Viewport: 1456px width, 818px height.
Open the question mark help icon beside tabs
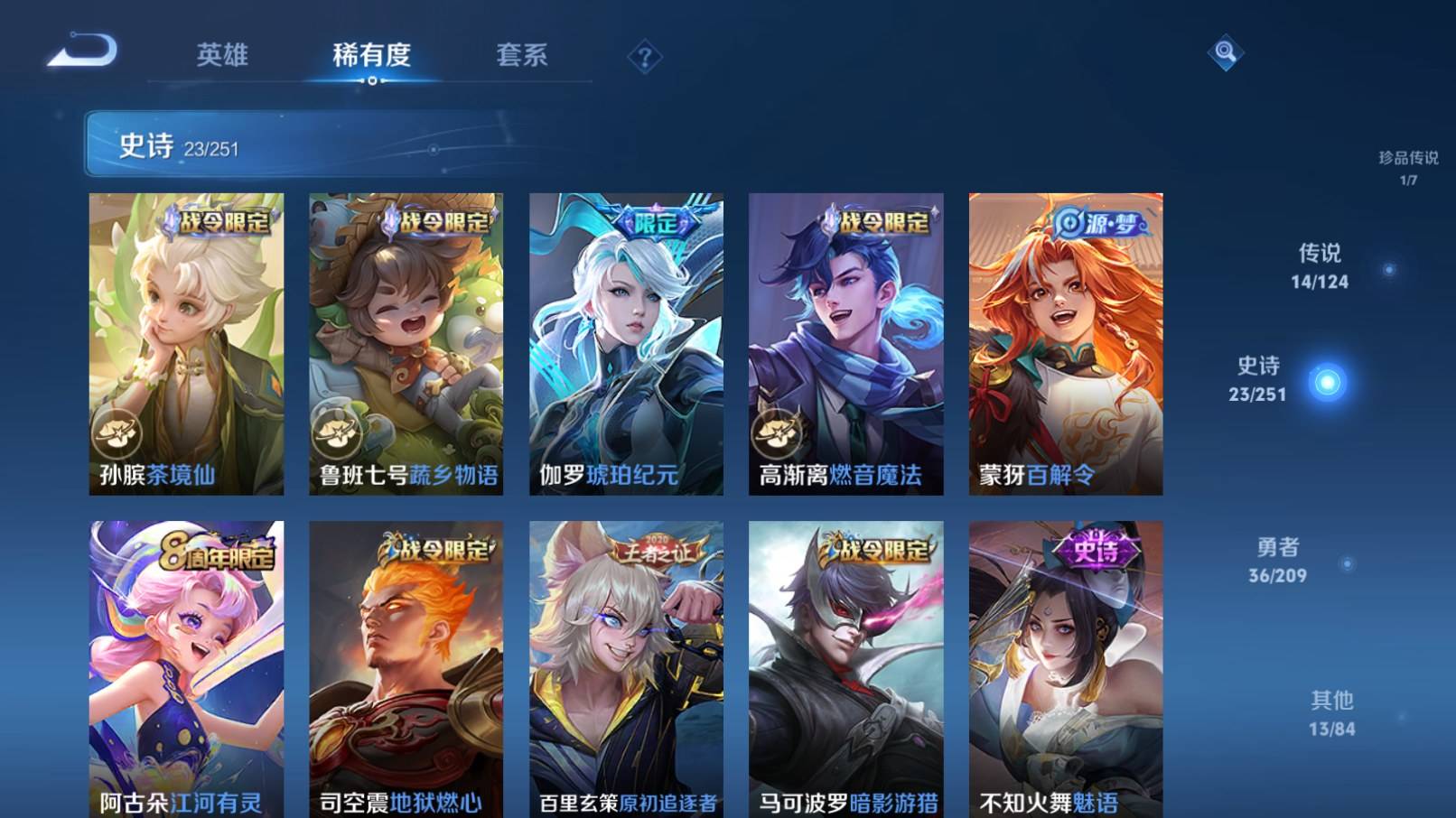[x=643, y=58]
